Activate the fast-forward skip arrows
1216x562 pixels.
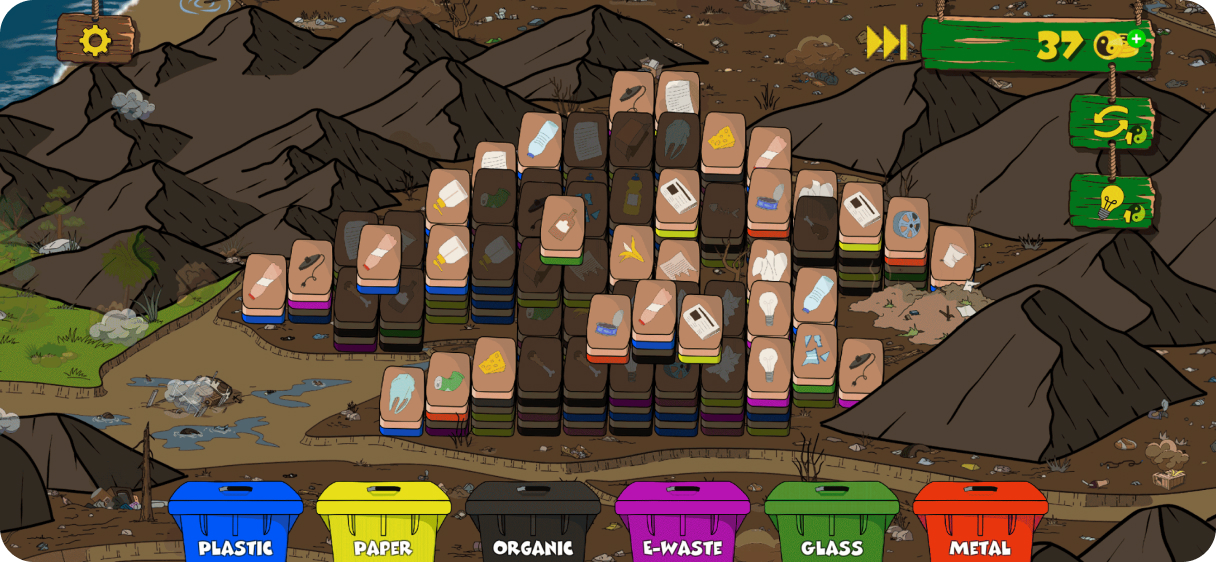click(886, 43)
